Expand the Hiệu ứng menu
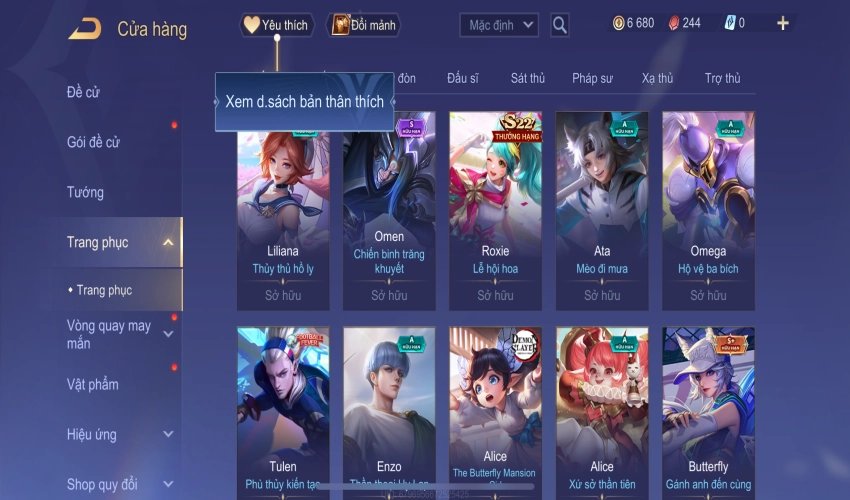 (168, 435)
